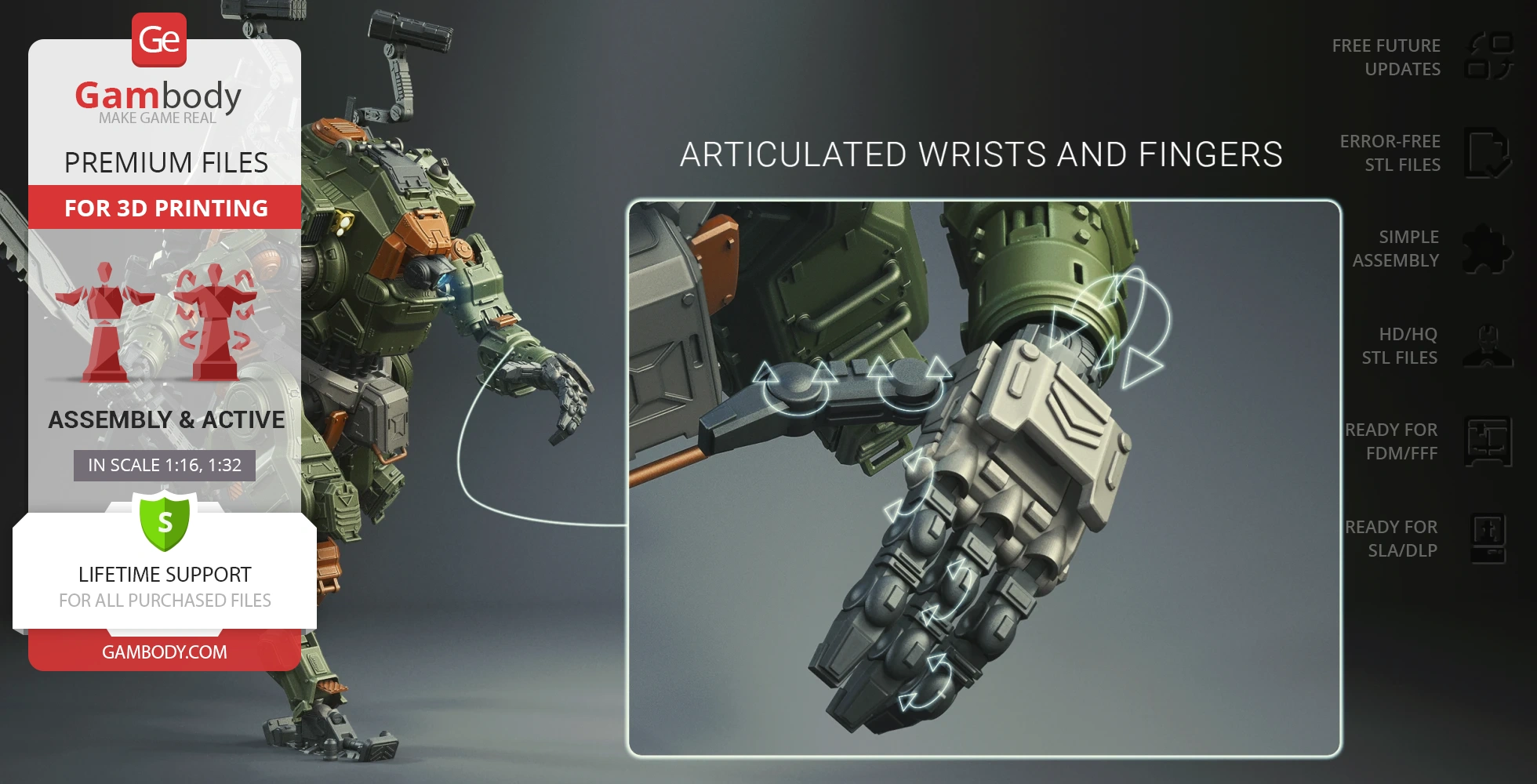The width and height of the screenshot is (1537, 784).
Task: Open the GAMBODY.COM link
Action: point(165,652)
